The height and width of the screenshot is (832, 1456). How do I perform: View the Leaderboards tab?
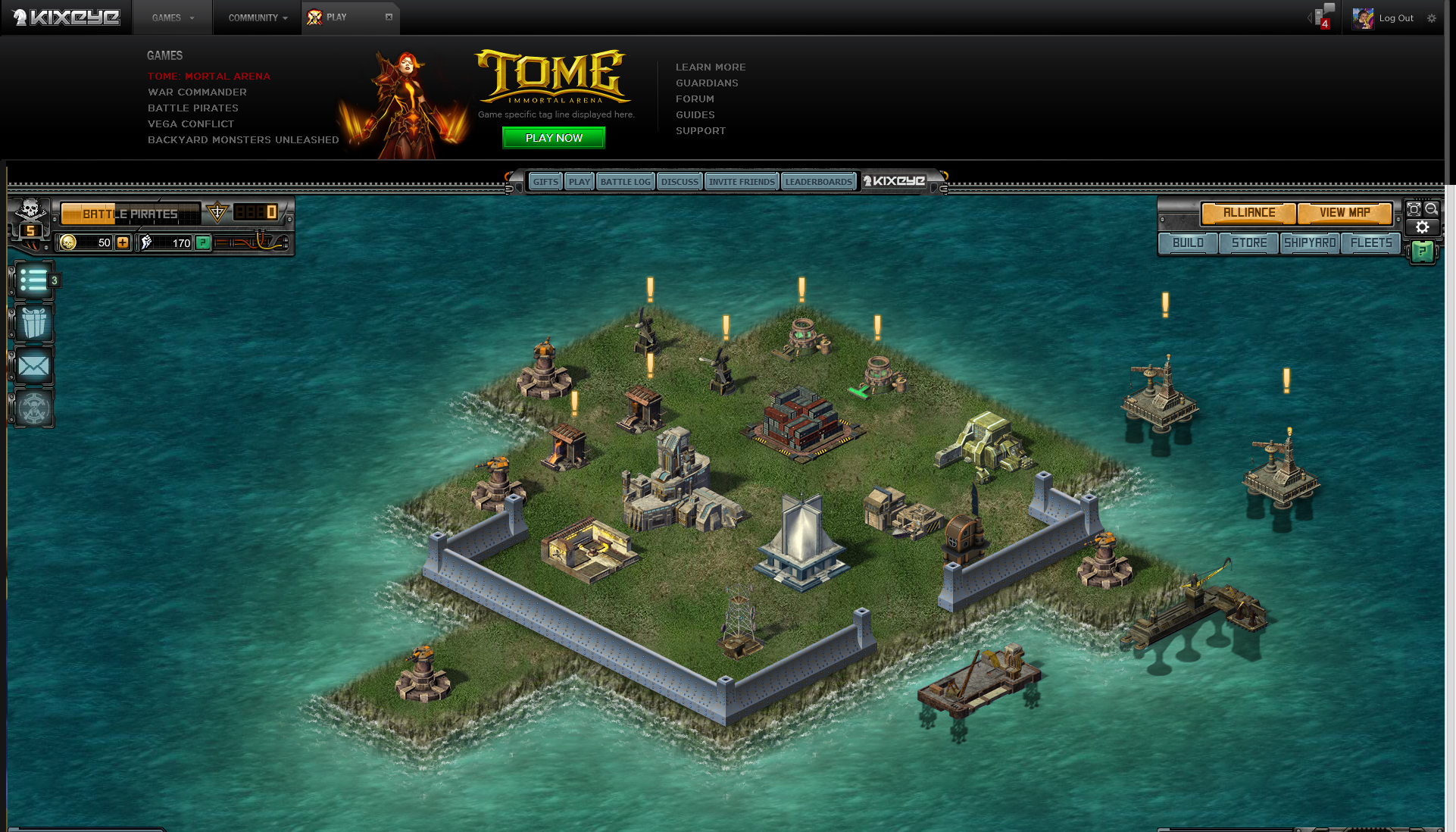pyautogui.click(x=818, y=182)
